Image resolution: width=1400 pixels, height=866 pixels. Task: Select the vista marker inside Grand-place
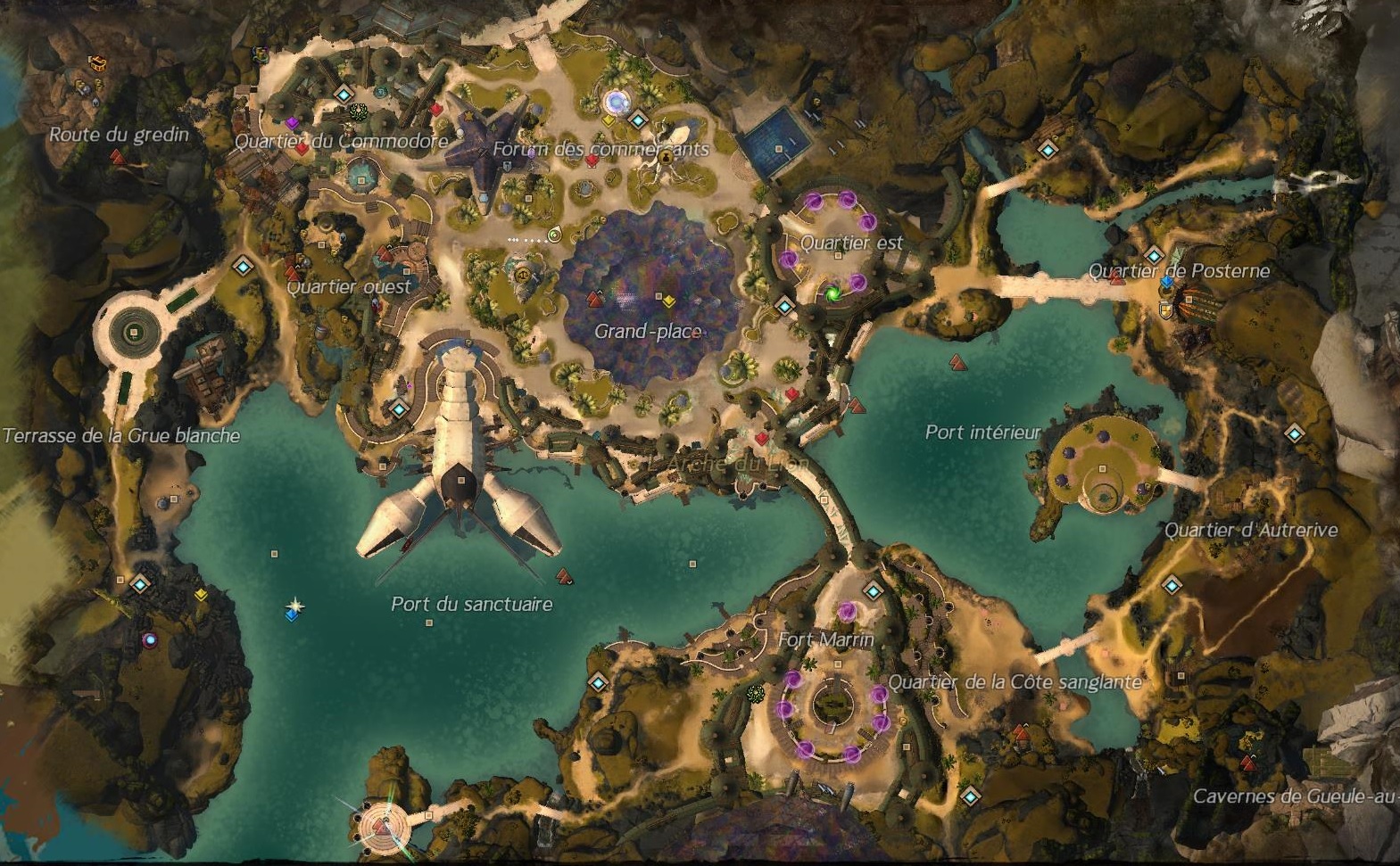click(x=595, y=298)
